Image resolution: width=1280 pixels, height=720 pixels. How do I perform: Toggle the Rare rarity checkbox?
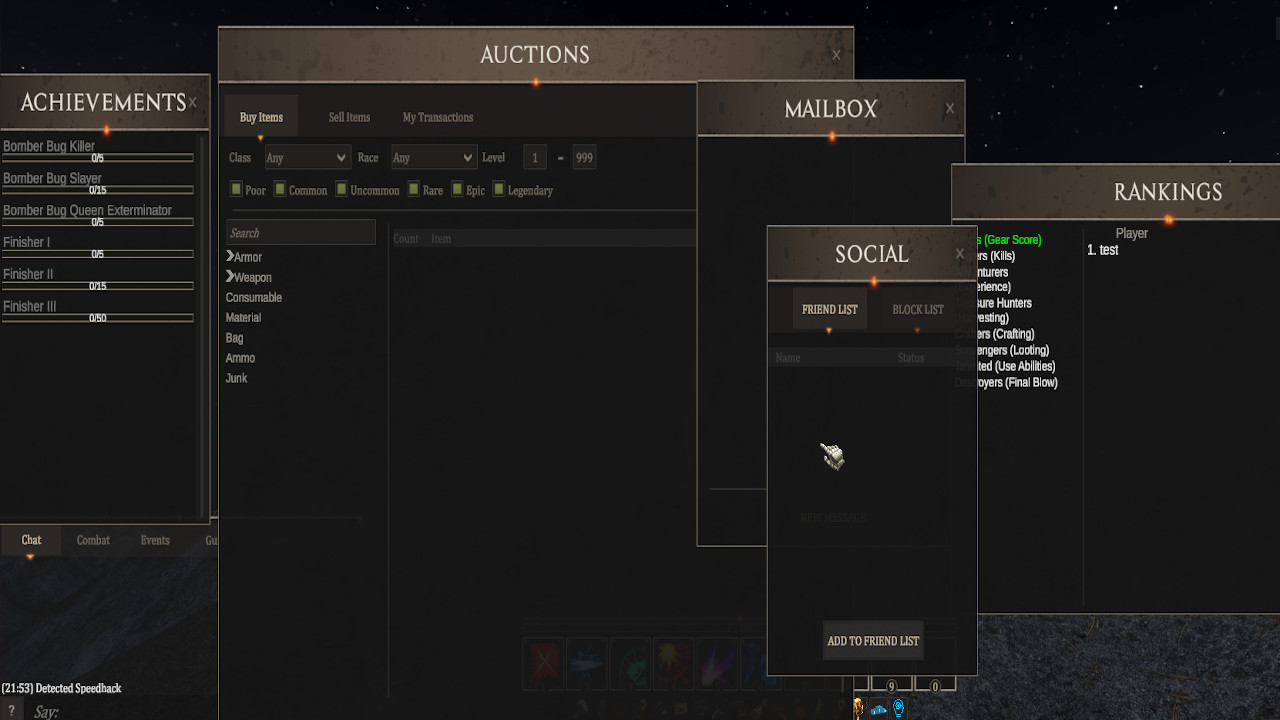coord(412,189)
